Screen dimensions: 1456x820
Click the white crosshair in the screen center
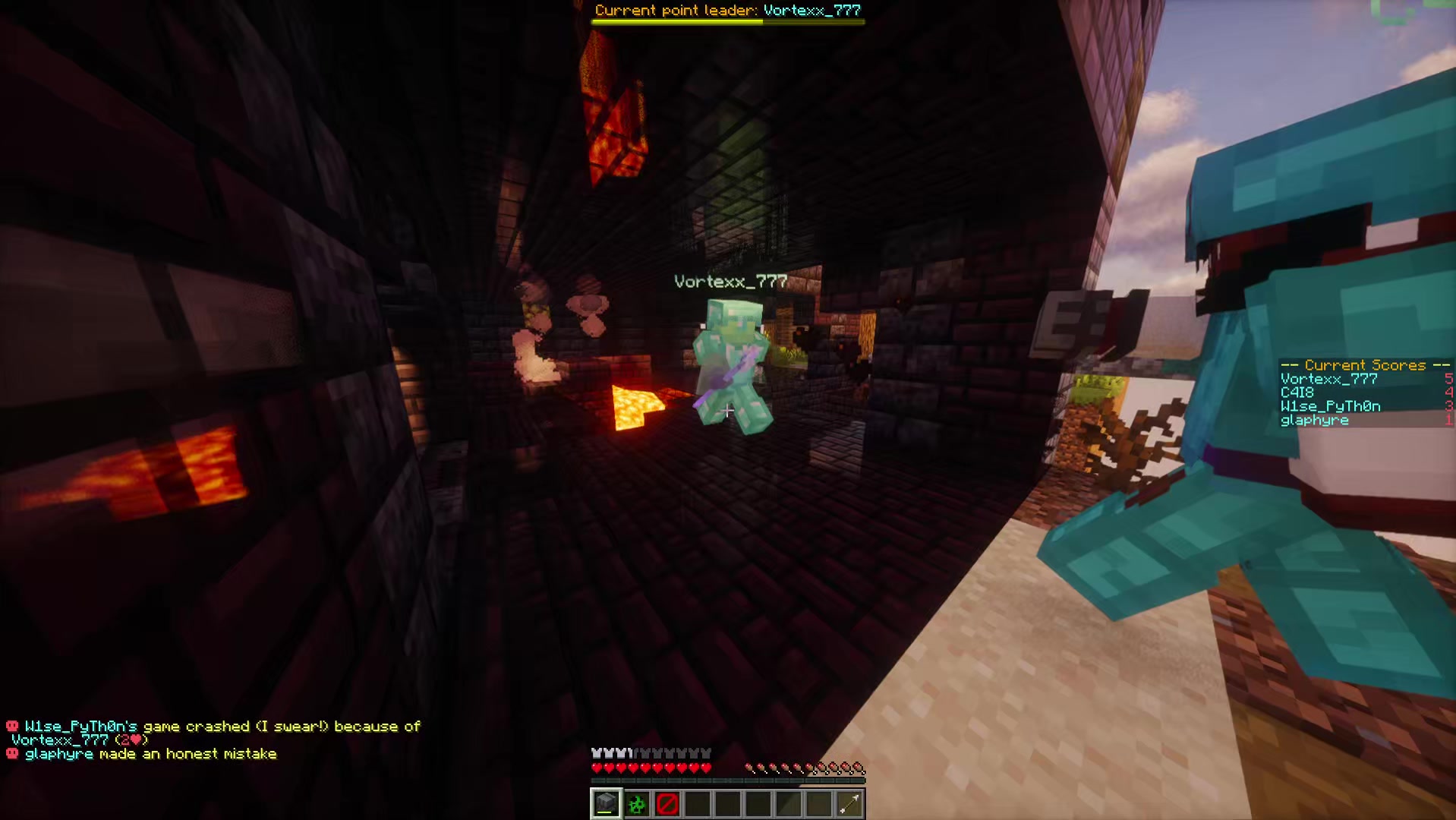pos(727,412)
